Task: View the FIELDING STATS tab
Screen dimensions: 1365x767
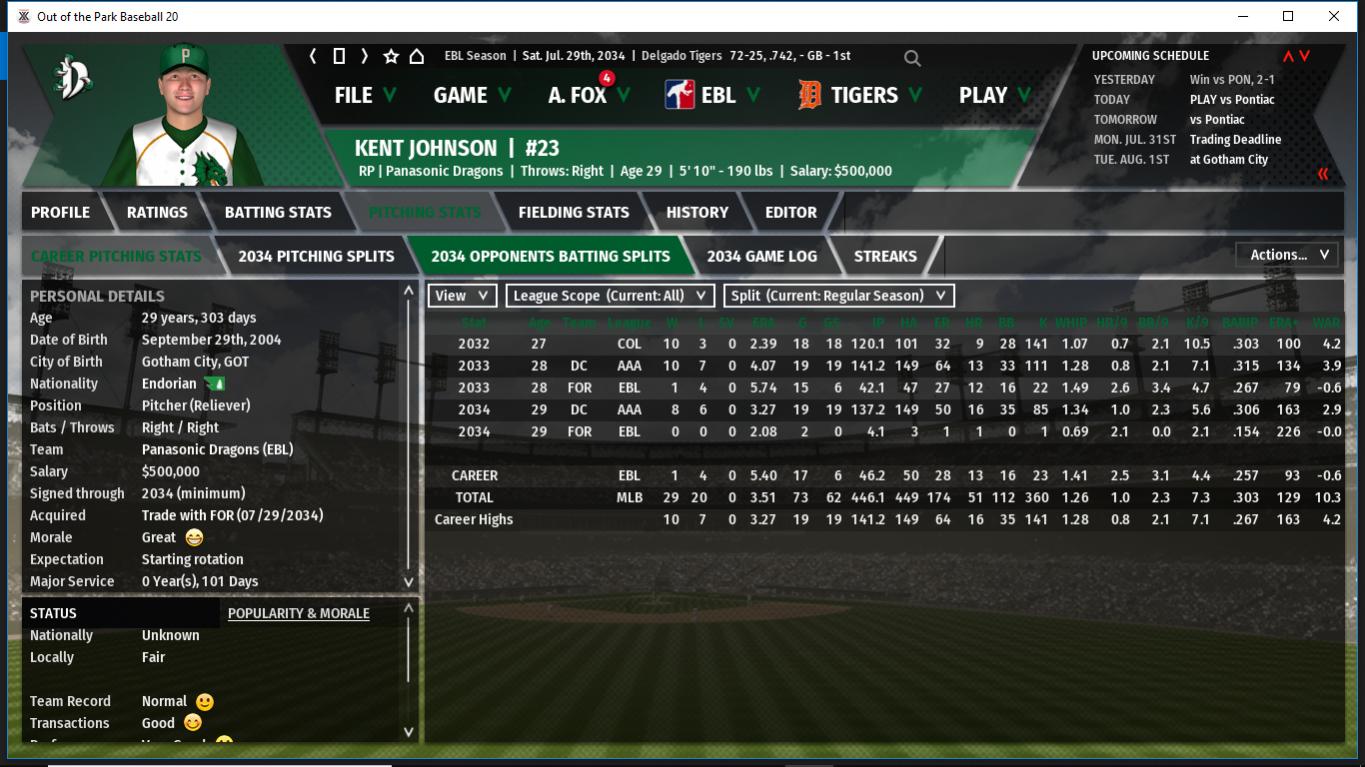Action: point(573,212)
